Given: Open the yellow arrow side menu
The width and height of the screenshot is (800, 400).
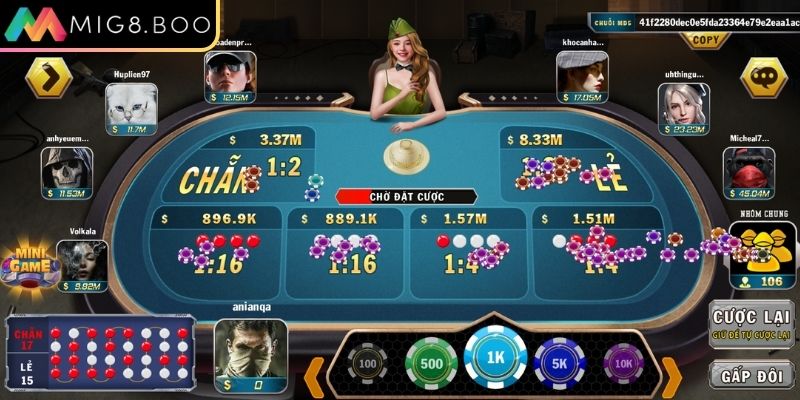Looking at the screenshot, I should click(x=49, y=77).
